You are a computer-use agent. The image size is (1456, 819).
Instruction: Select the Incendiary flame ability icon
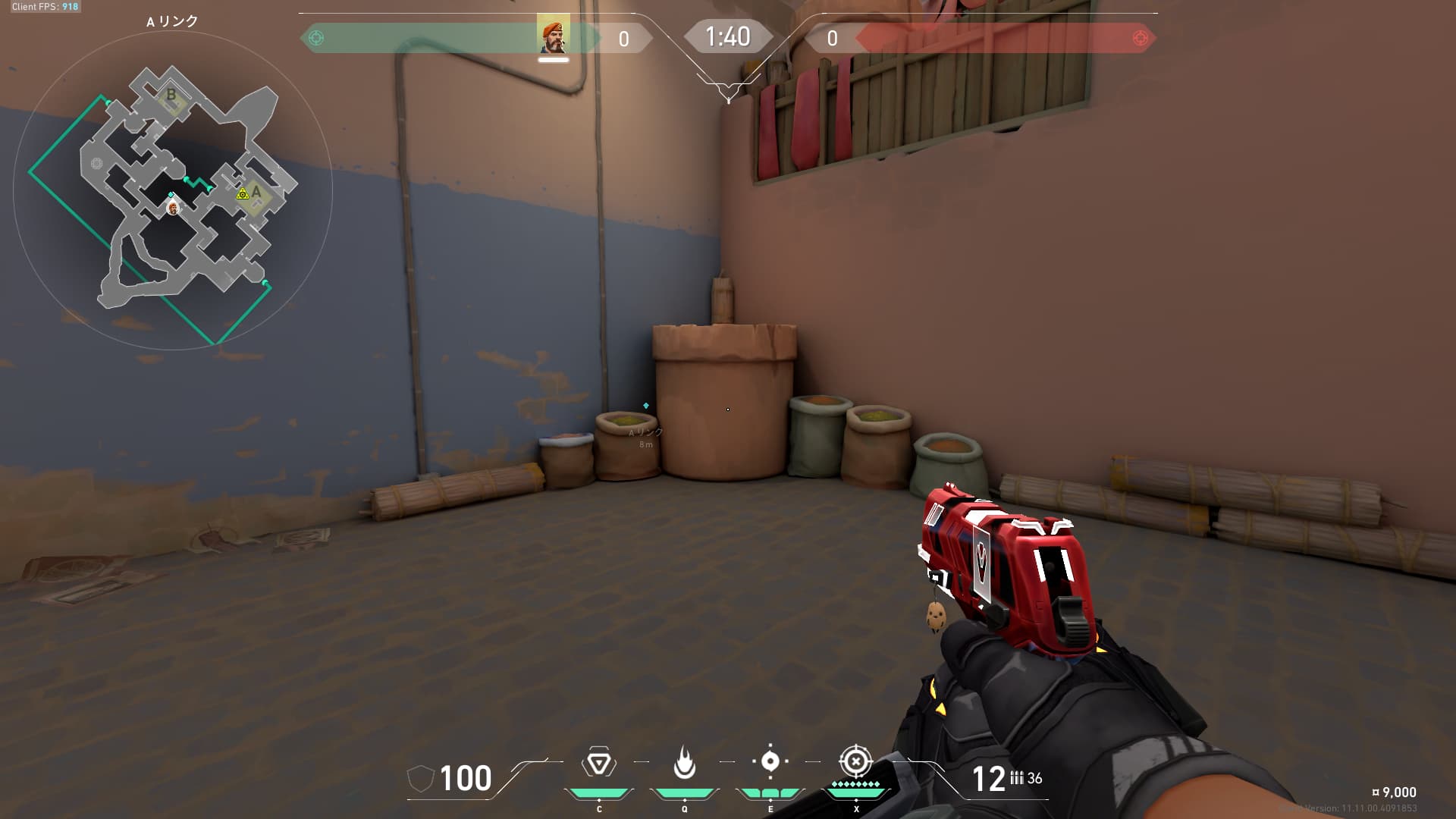(x=684, y=762)
